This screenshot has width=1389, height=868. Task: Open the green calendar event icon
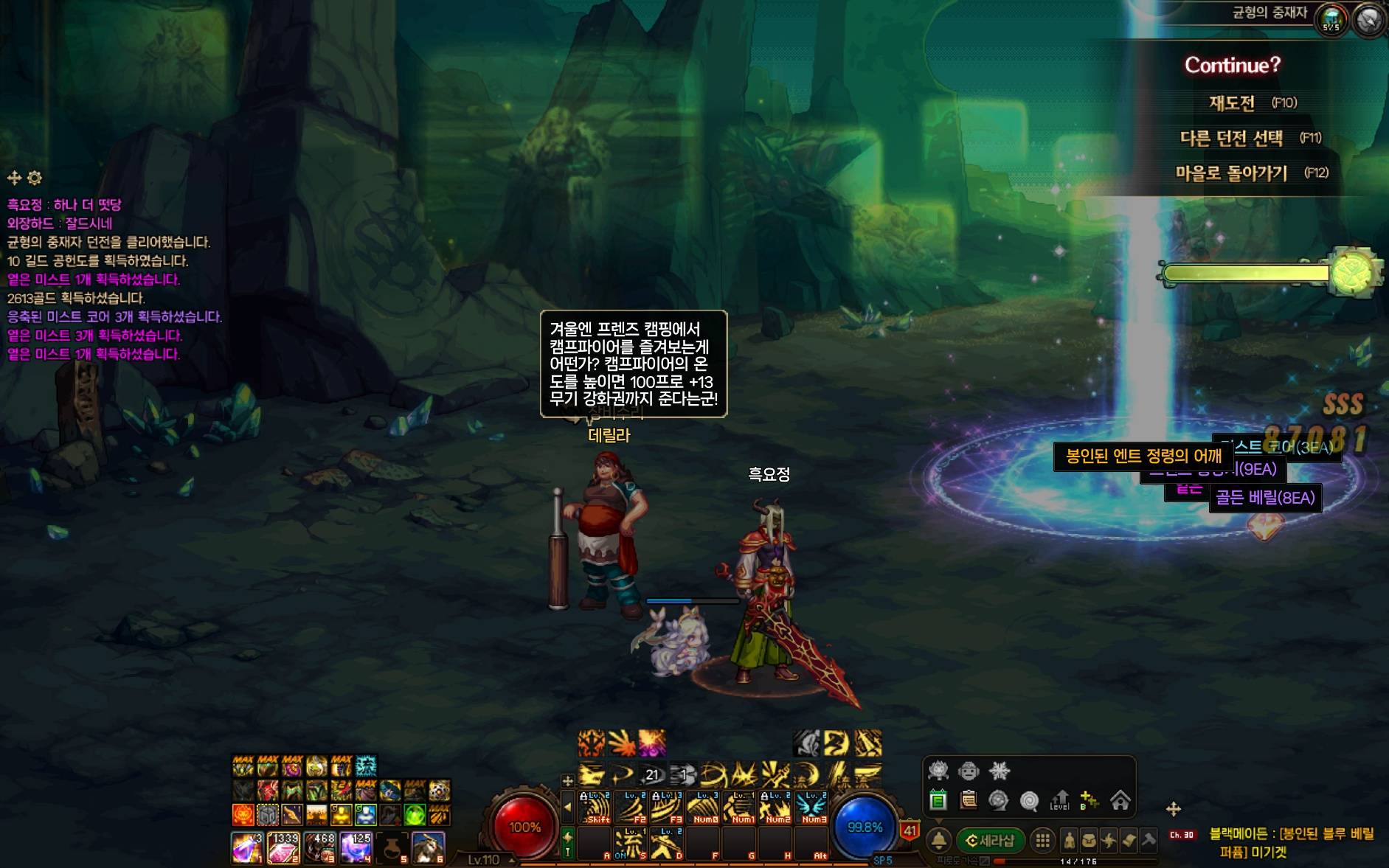coord(938,800)
